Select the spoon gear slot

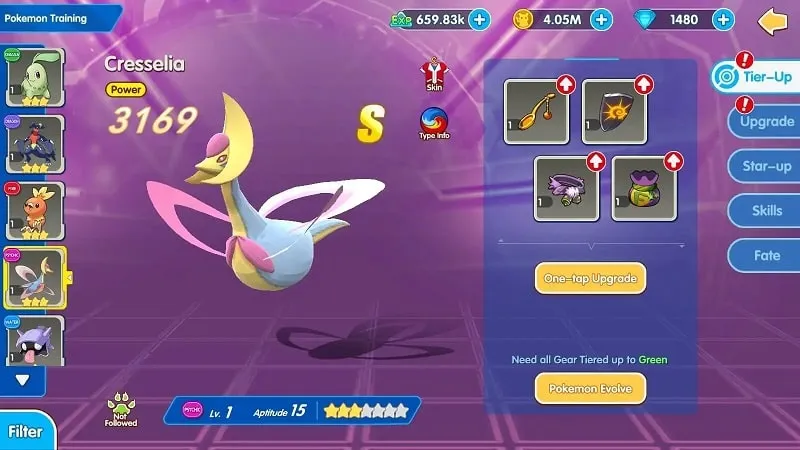[x=537, y=112]
